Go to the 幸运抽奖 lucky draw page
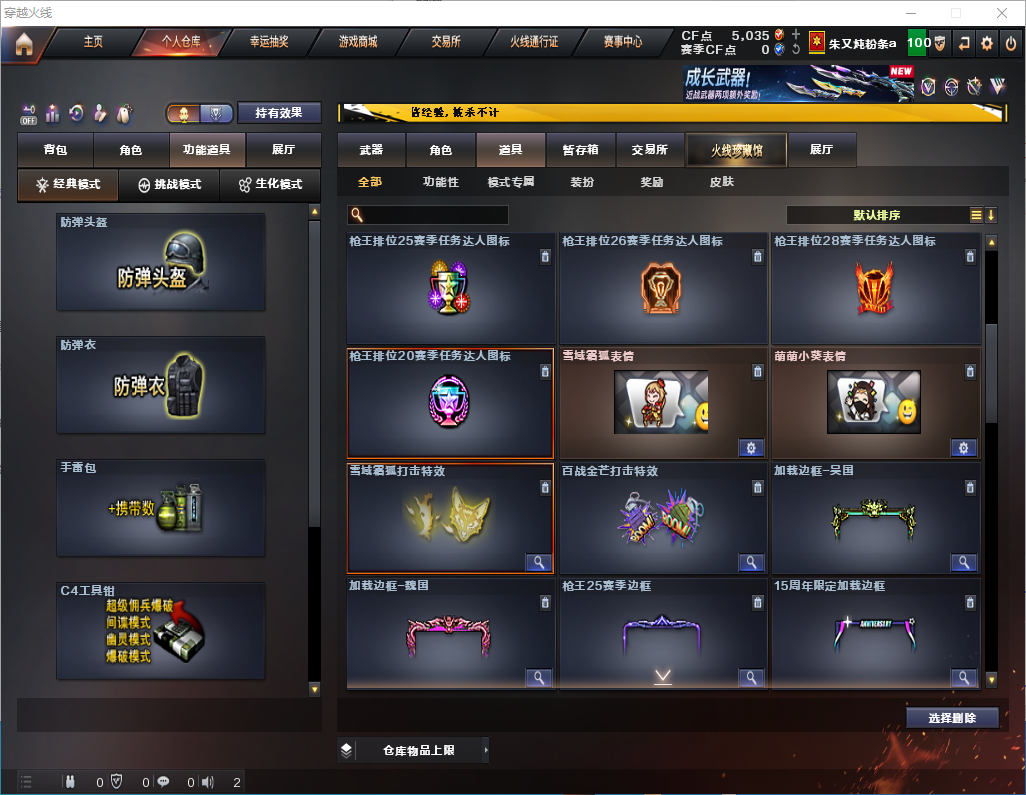This screenshot has width=1026, height=795. [x=268, y=42]
